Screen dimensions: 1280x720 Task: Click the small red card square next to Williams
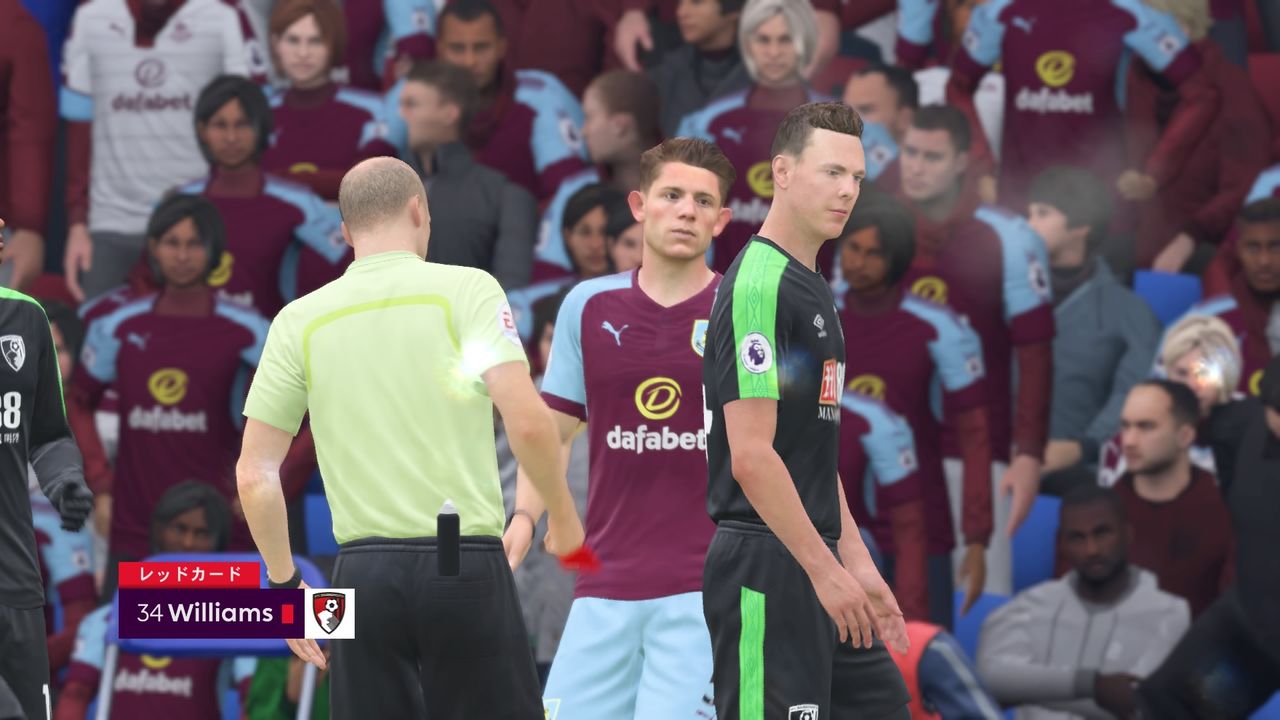pos(287,614)
